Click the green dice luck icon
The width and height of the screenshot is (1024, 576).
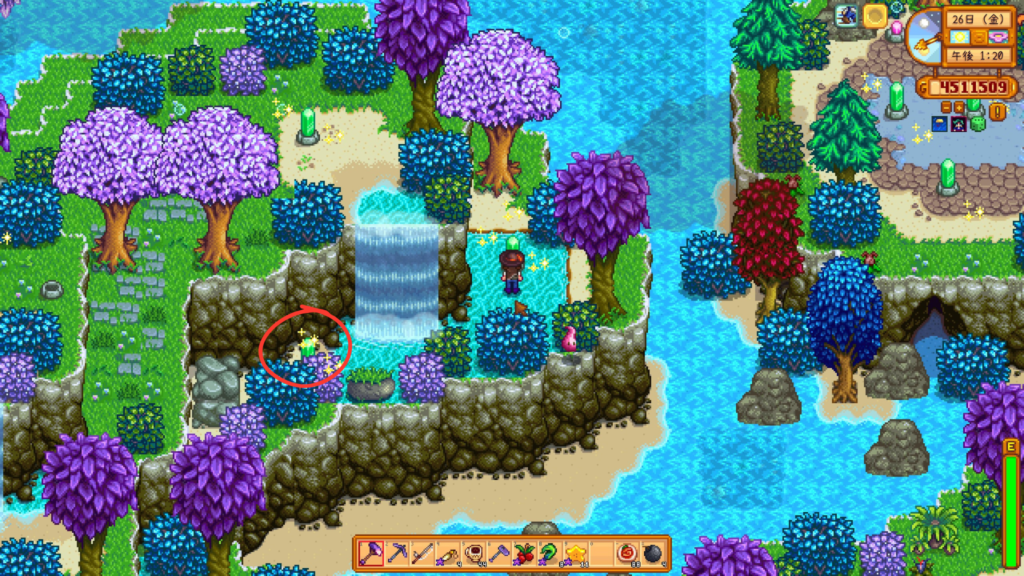pyautogui.click(x=976, y=124)
